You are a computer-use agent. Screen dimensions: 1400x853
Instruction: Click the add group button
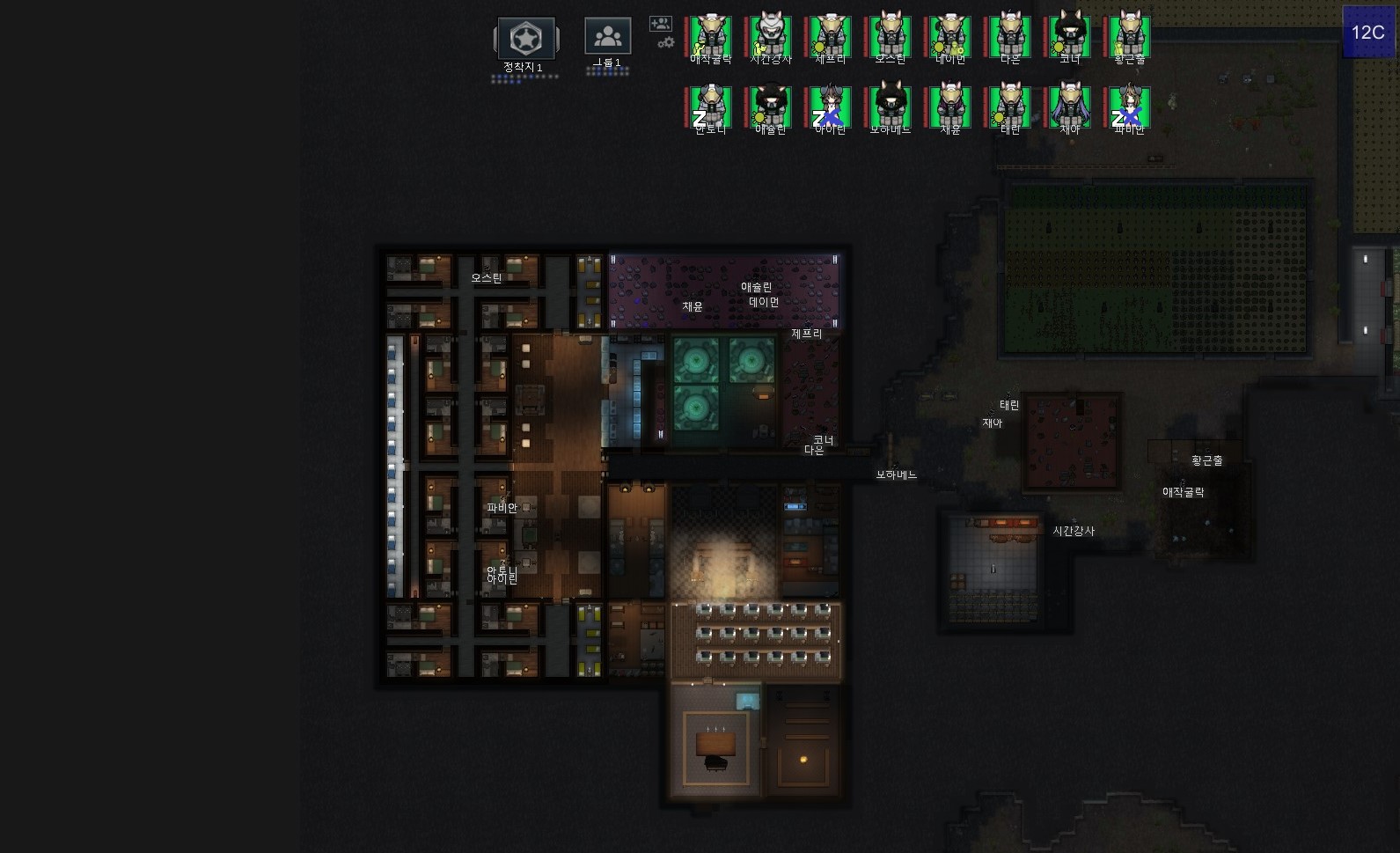click(x=660, y=24)
